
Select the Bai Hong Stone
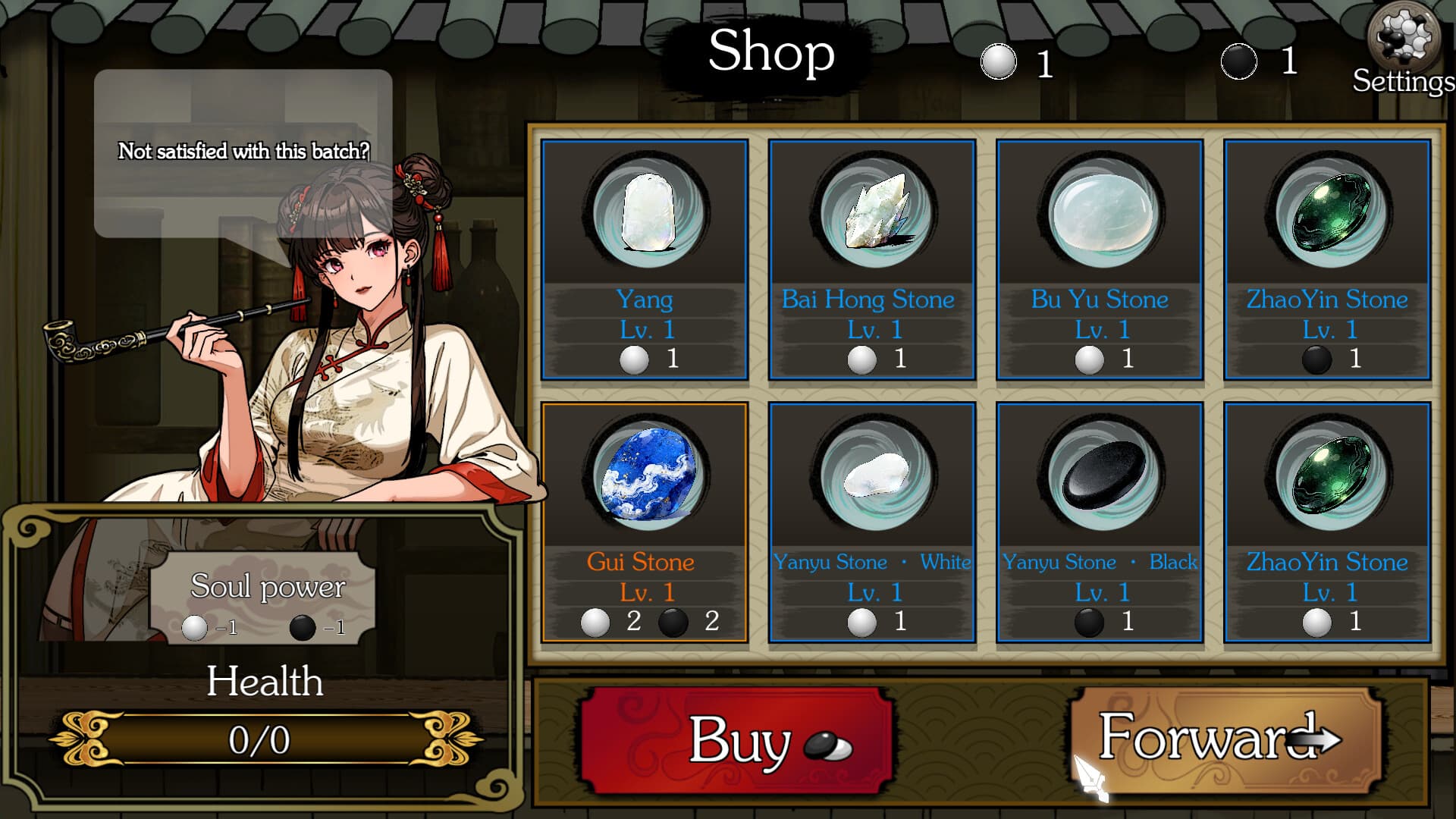[872, 258]
